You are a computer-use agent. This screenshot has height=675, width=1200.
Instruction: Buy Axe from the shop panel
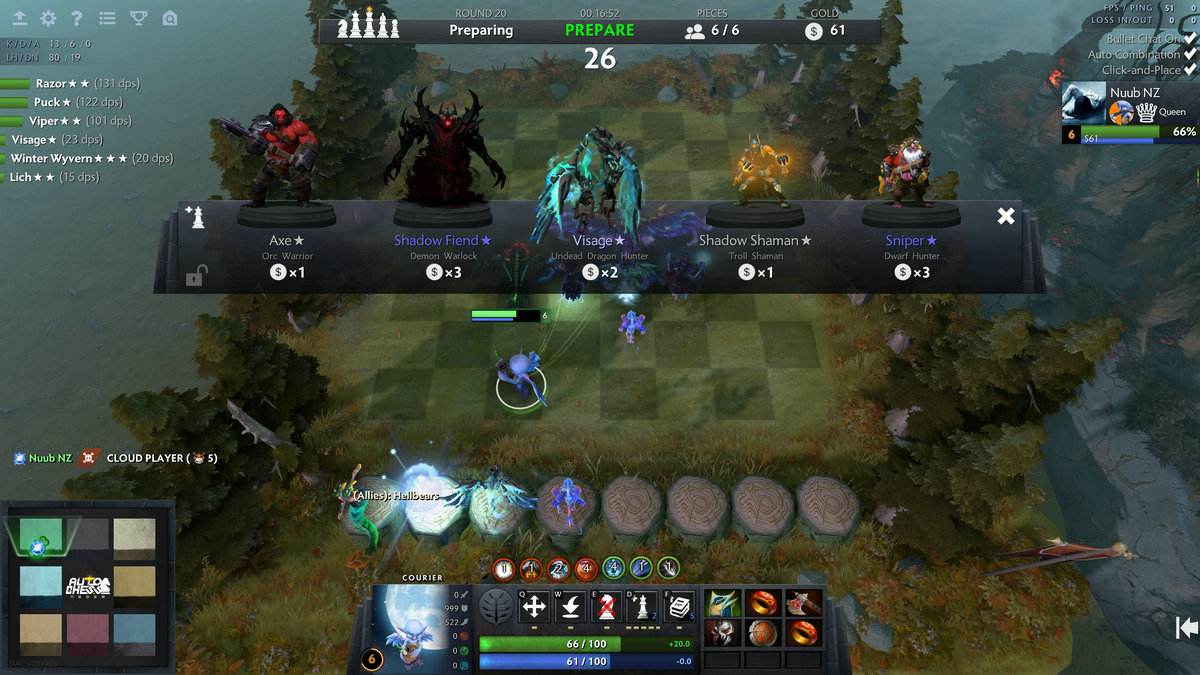tap(286, 240)
